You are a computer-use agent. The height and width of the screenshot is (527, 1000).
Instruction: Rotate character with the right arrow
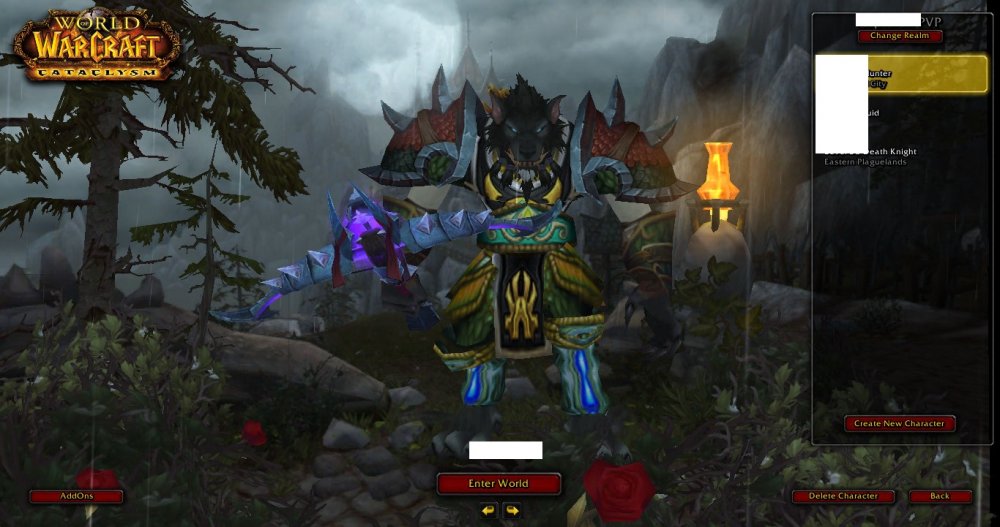click(x=512, y=510)
